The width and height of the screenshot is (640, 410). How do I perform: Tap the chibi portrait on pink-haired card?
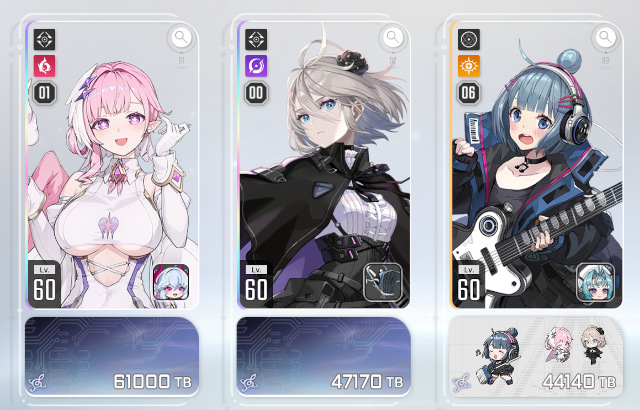pos(170,283)
